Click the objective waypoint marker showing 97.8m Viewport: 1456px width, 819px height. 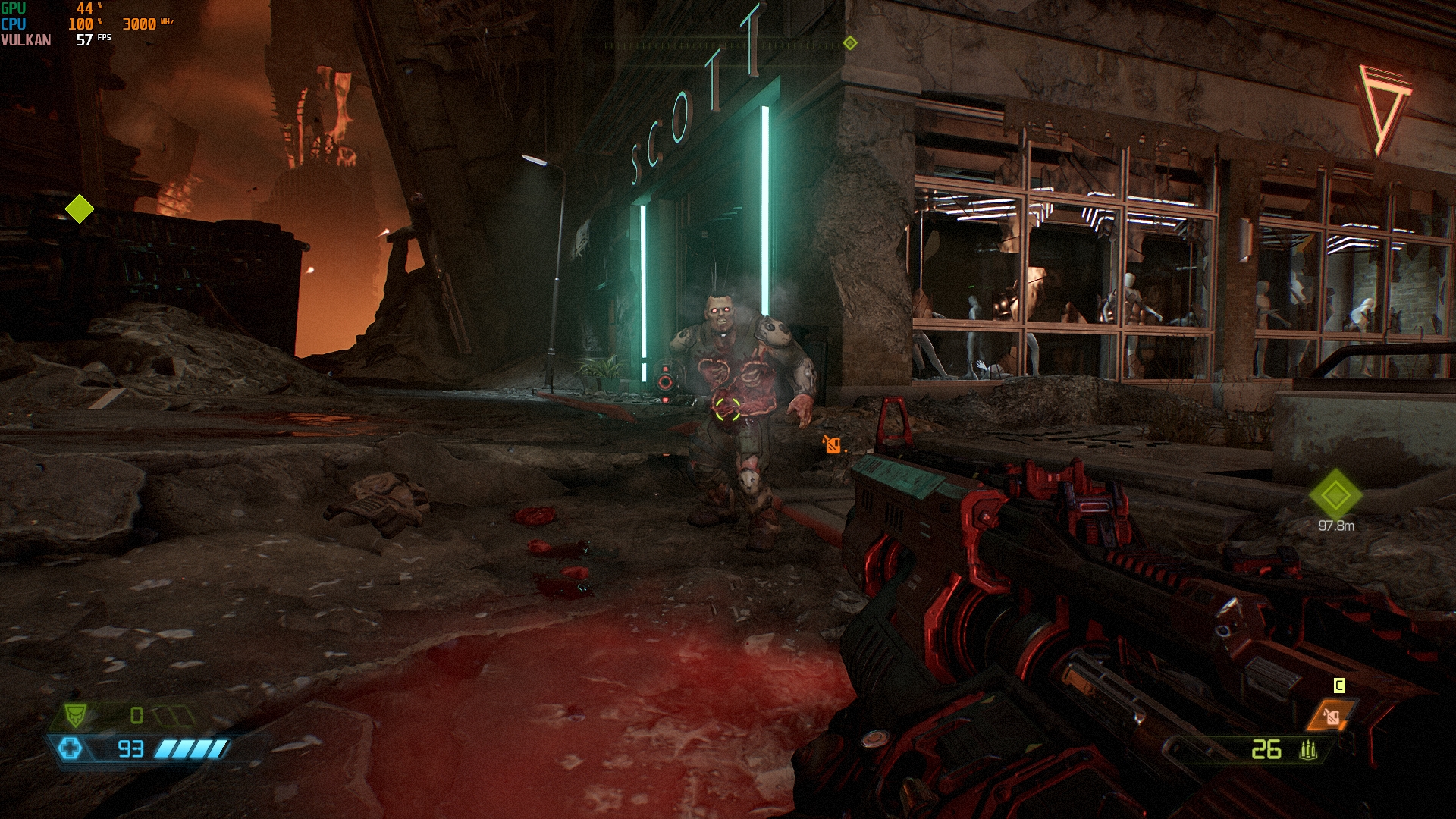click(x=1335, y=495)
